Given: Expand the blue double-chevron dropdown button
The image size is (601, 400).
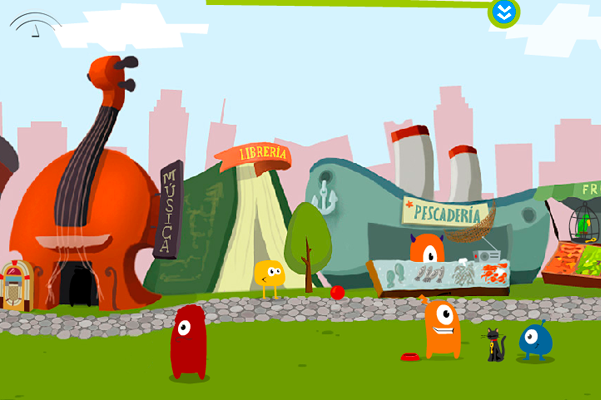Looking at the screenshot, I should pos(503,13).
